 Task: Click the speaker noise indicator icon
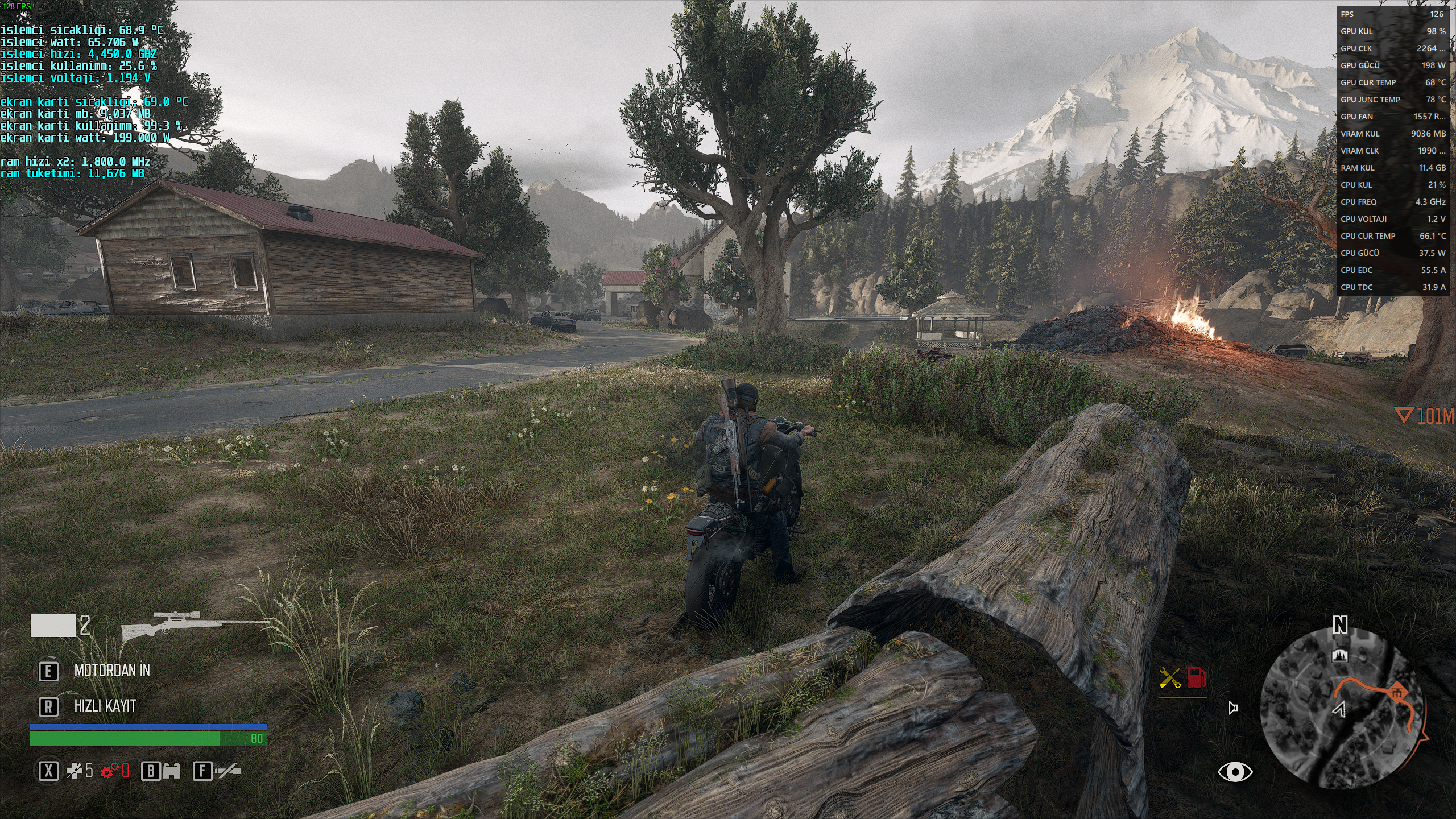[x=1233, y=708]
